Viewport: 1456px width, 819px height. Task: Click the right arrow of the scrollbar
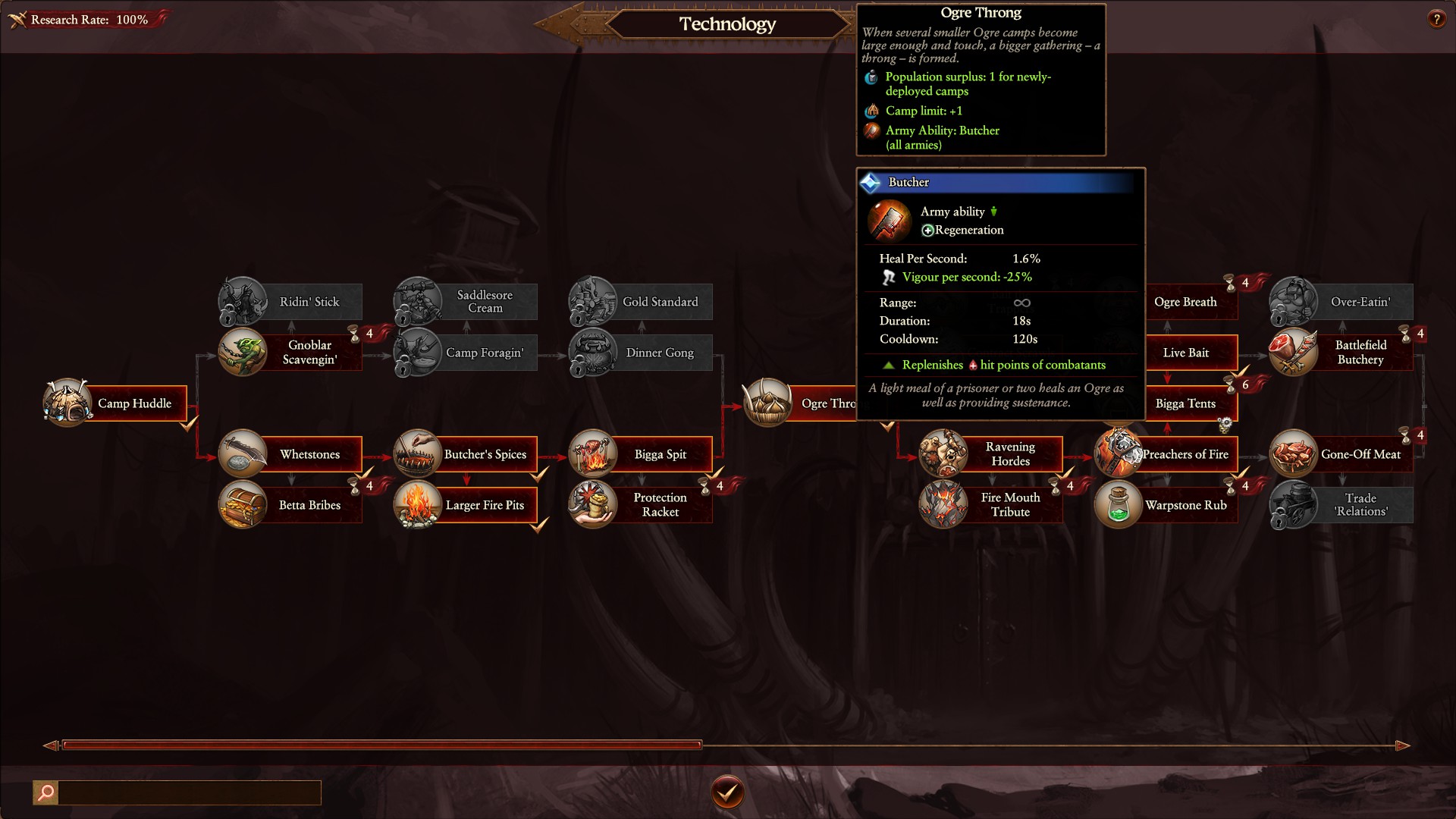[1402, 745]
